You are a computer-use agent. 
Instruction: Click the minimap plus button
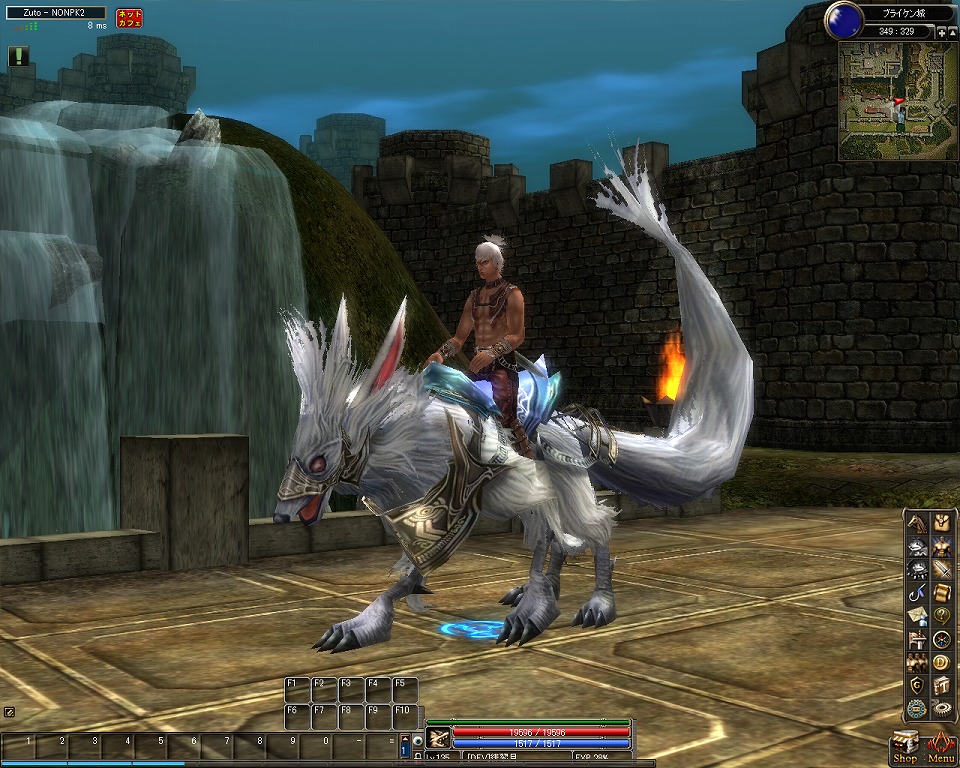pos(940,33)
